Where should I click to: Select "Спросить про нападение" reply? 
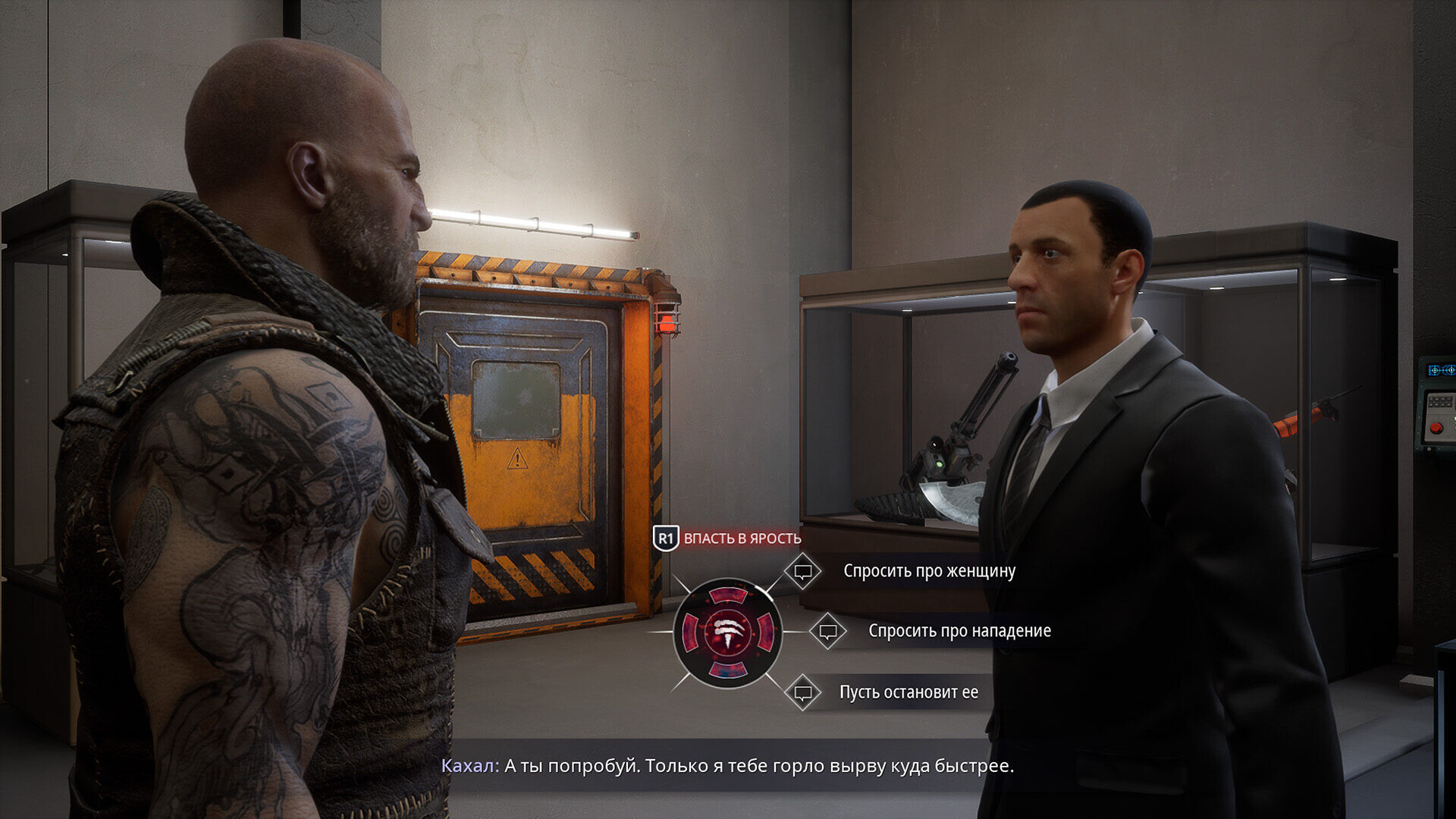[x=959, y=631]
